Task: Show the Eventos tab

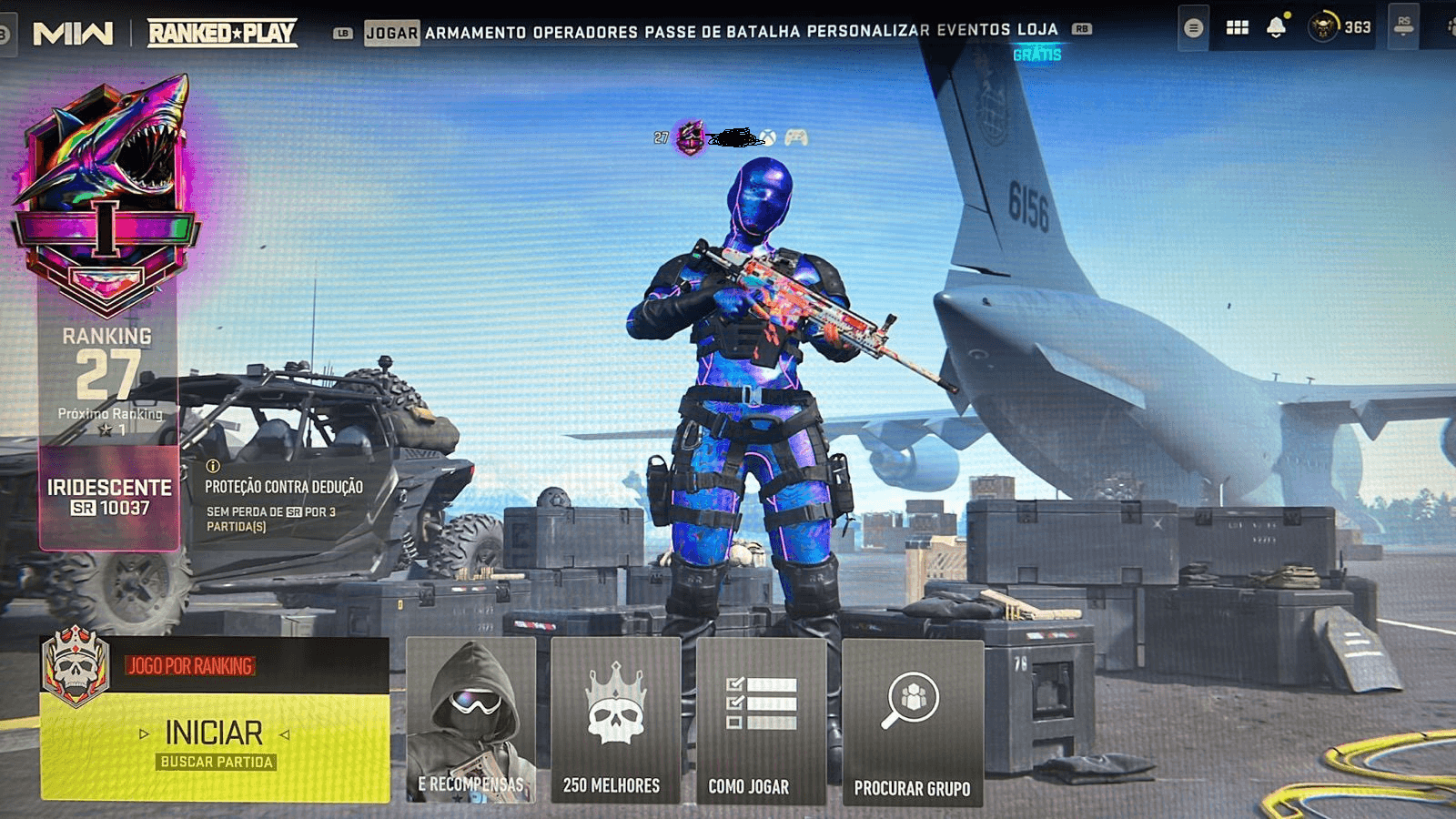Action: pos(973,30)
